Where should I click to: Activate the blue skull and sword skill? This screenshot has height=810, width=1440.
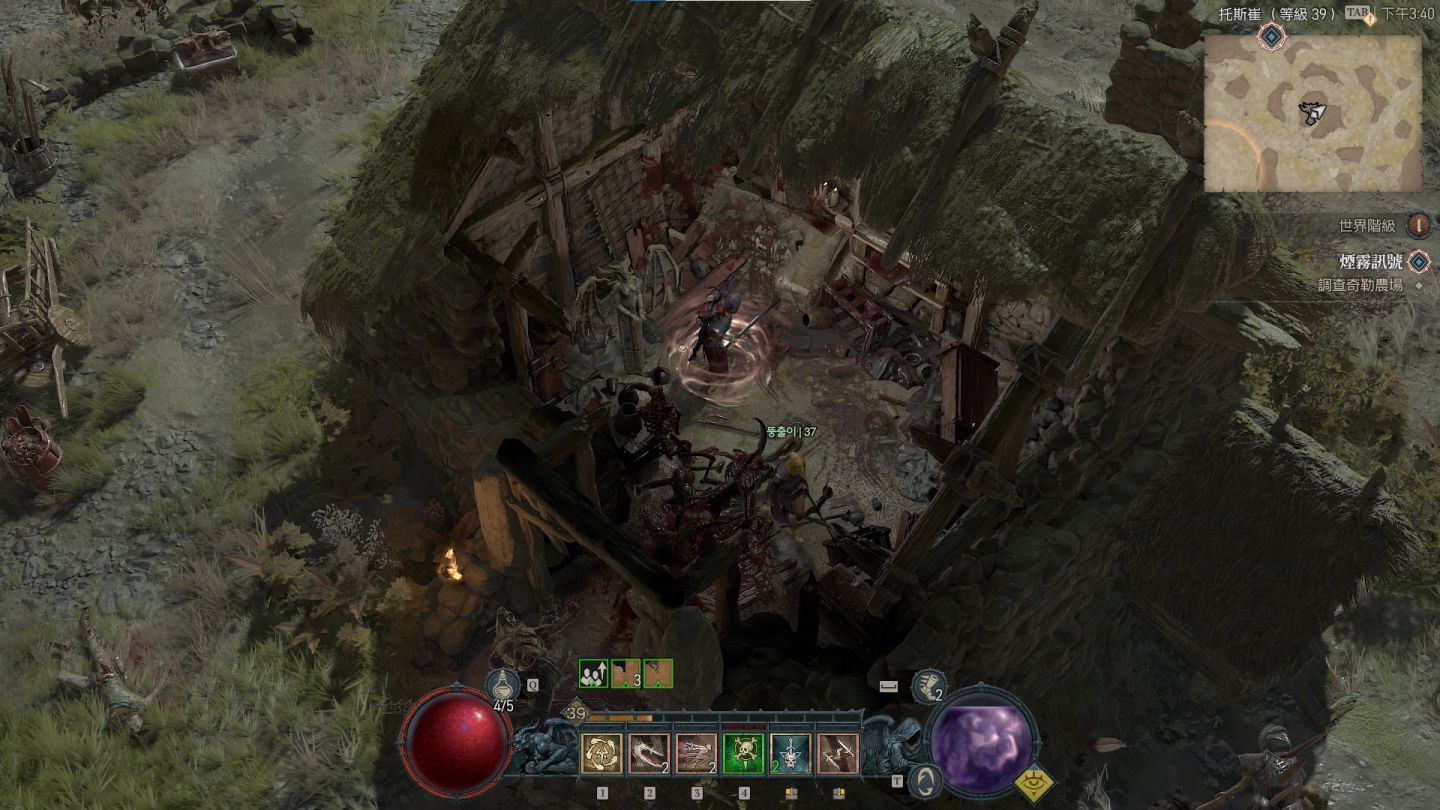pyautogui.click(x=791, y=754)
